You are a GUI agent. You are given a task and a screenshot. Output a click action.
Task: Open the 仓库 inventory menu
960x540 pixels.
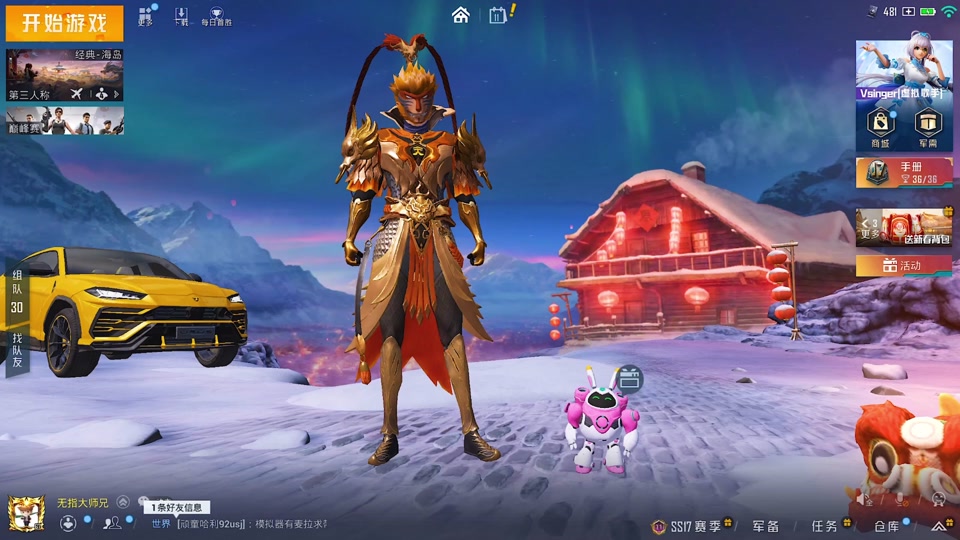click(x=886, y=525)
